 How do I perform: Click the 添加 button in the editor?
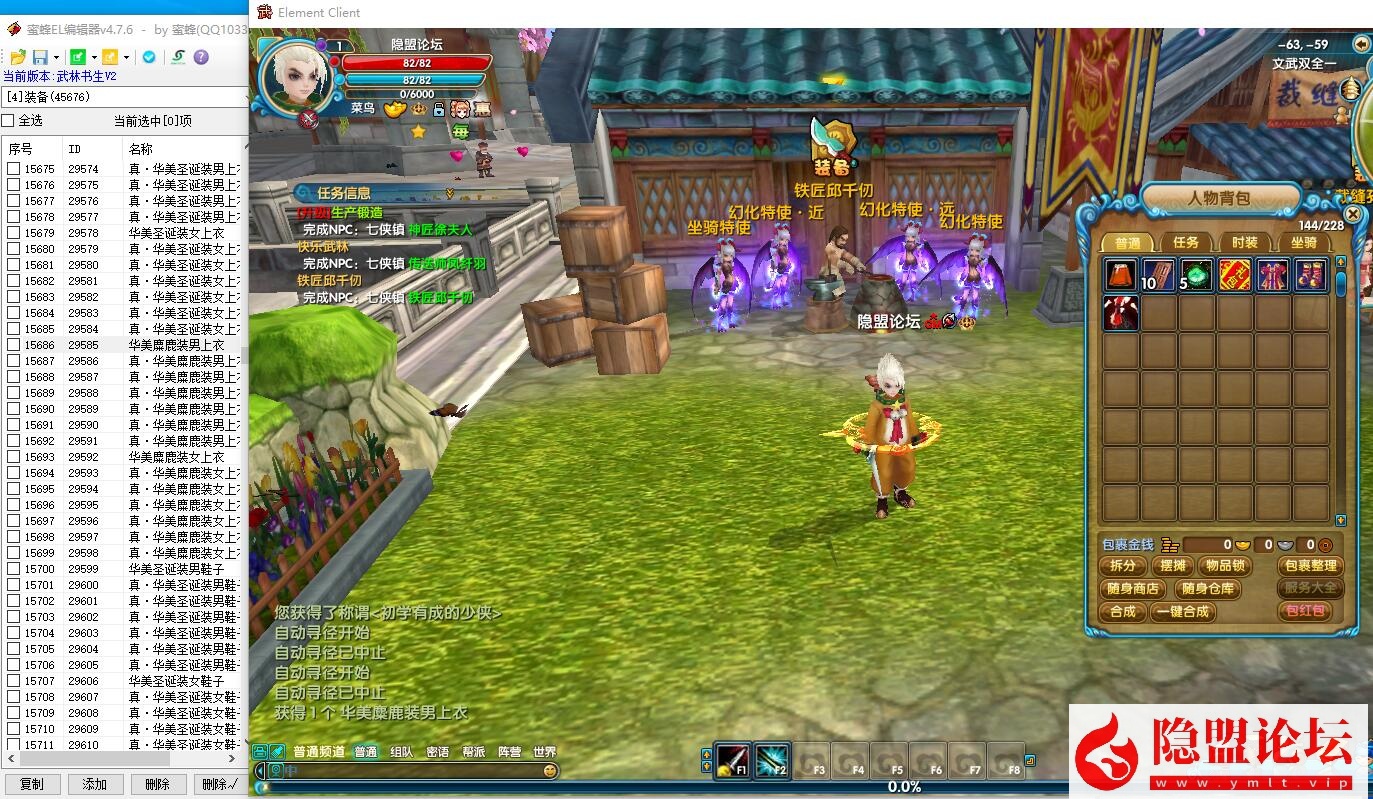(95, 785)
